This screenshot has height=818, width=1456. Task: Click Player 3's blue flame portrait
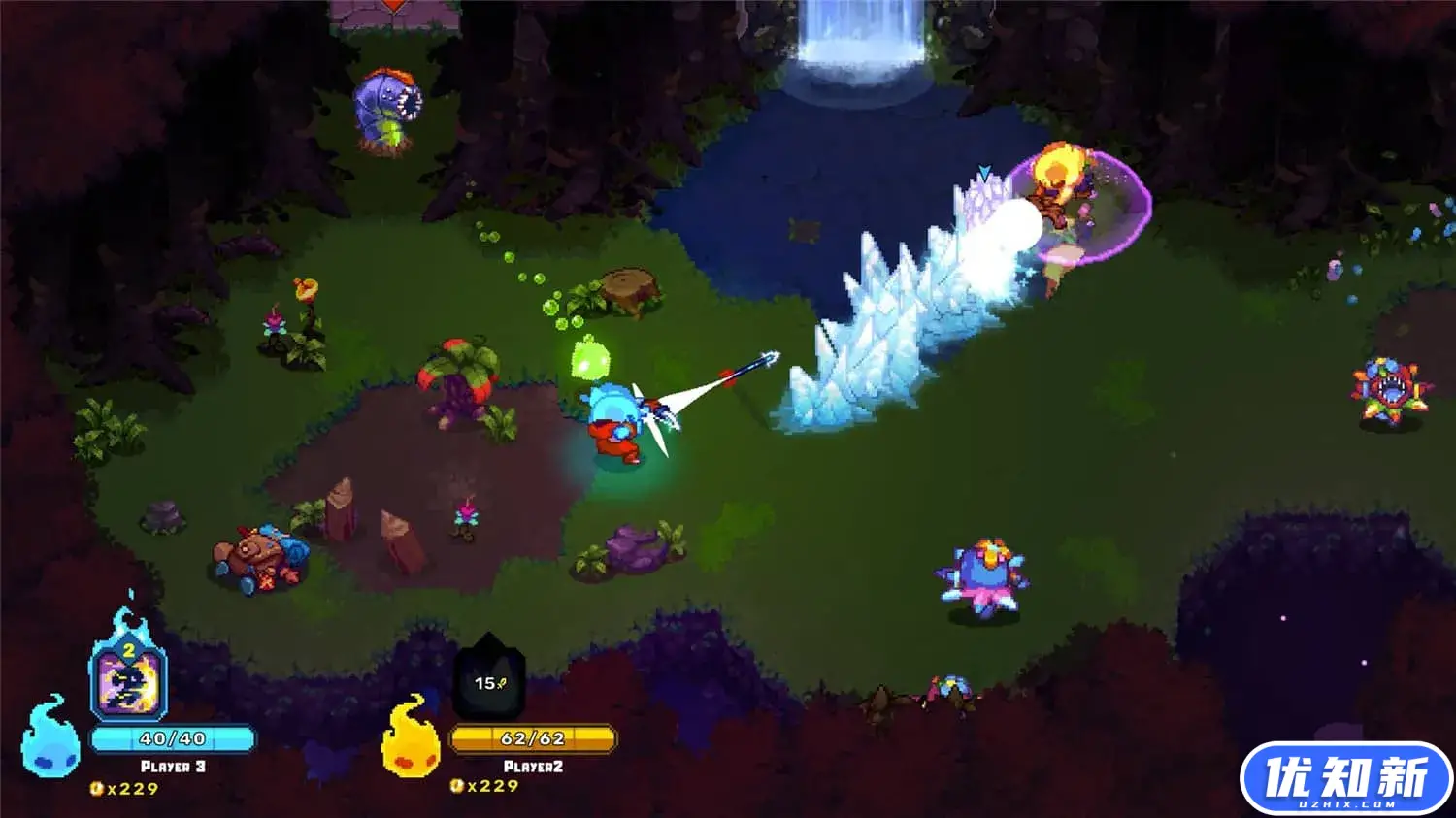50,737
